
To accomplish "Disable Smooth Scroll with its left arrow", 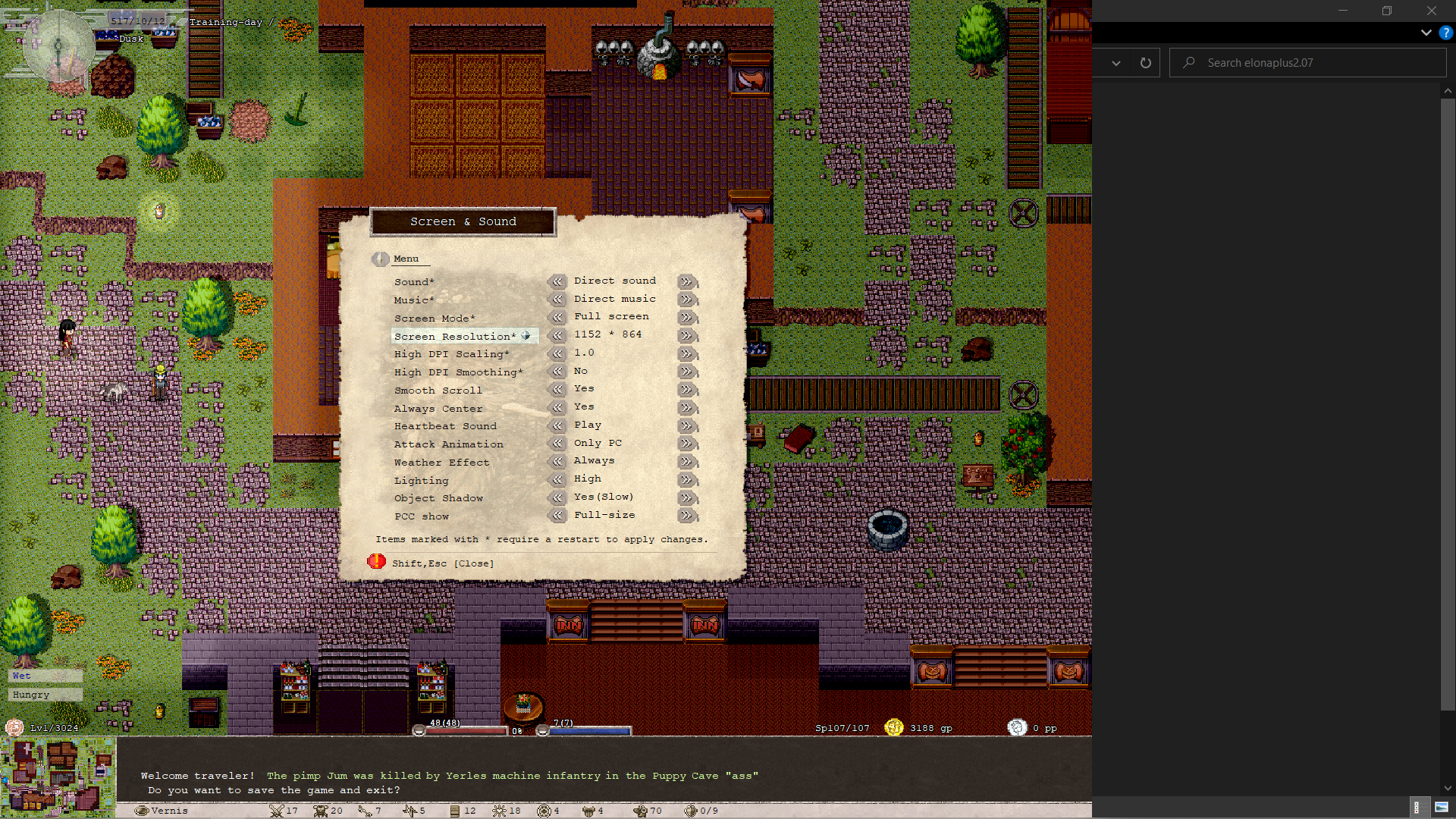I will tap(557, 389).
